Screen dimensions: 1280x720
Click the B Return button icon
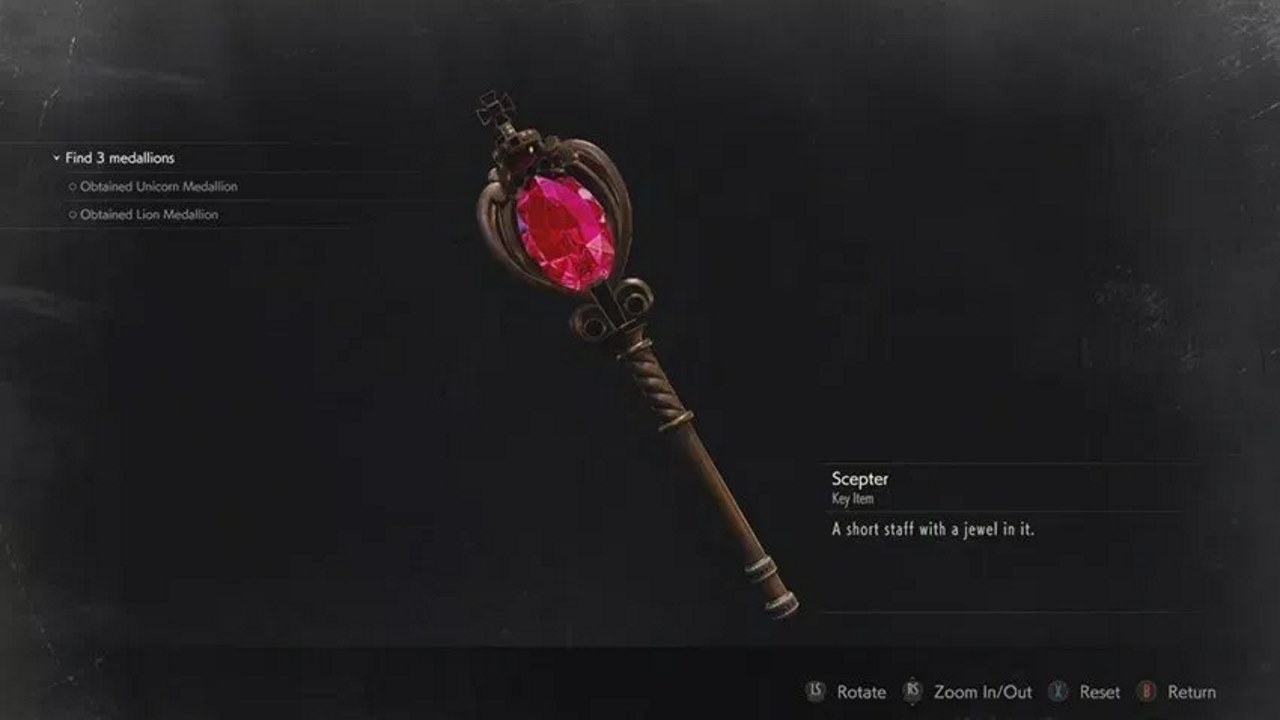coord(1147,691)
